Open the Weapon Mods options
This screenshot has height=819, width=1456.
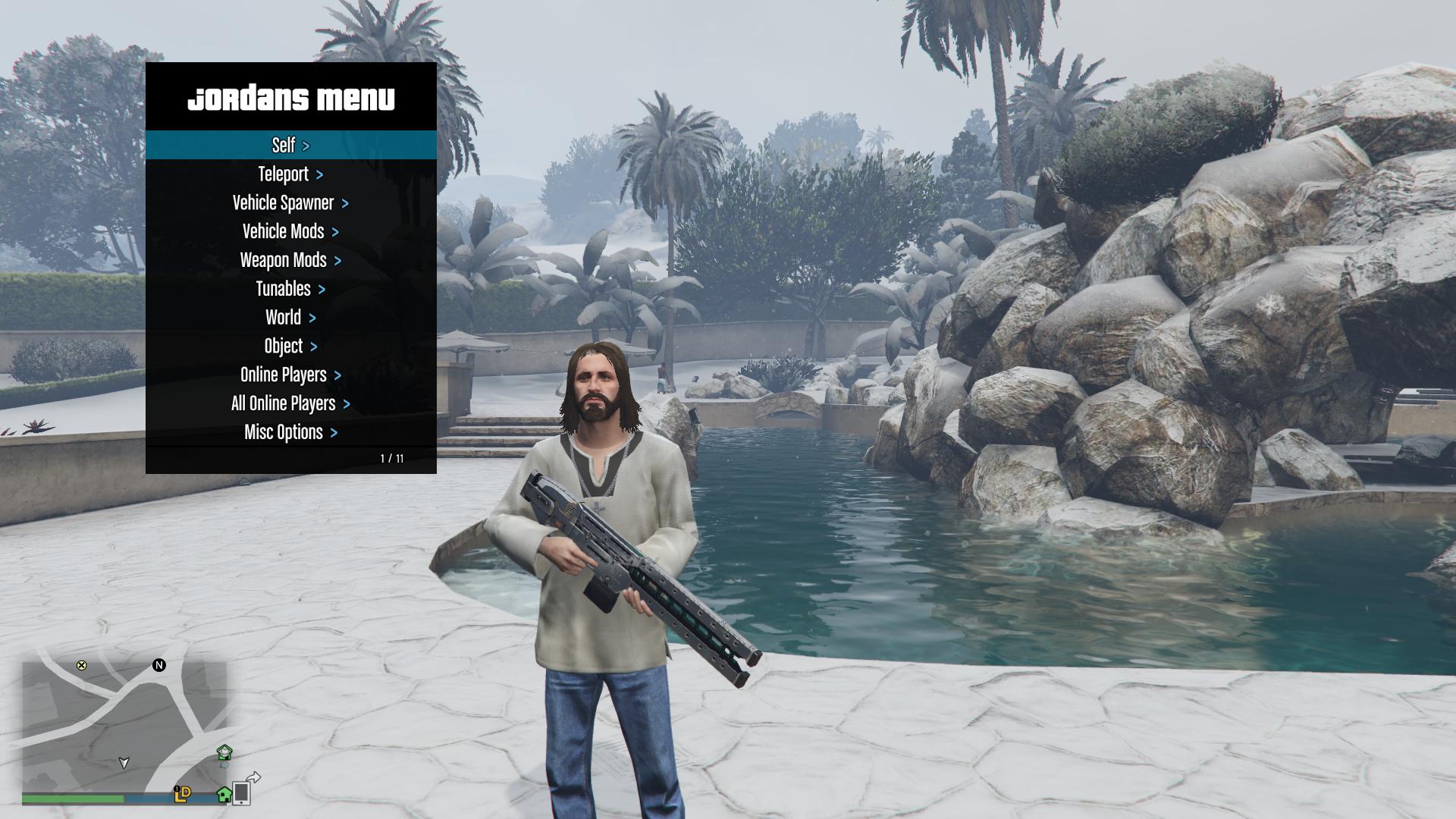(290, 260)
